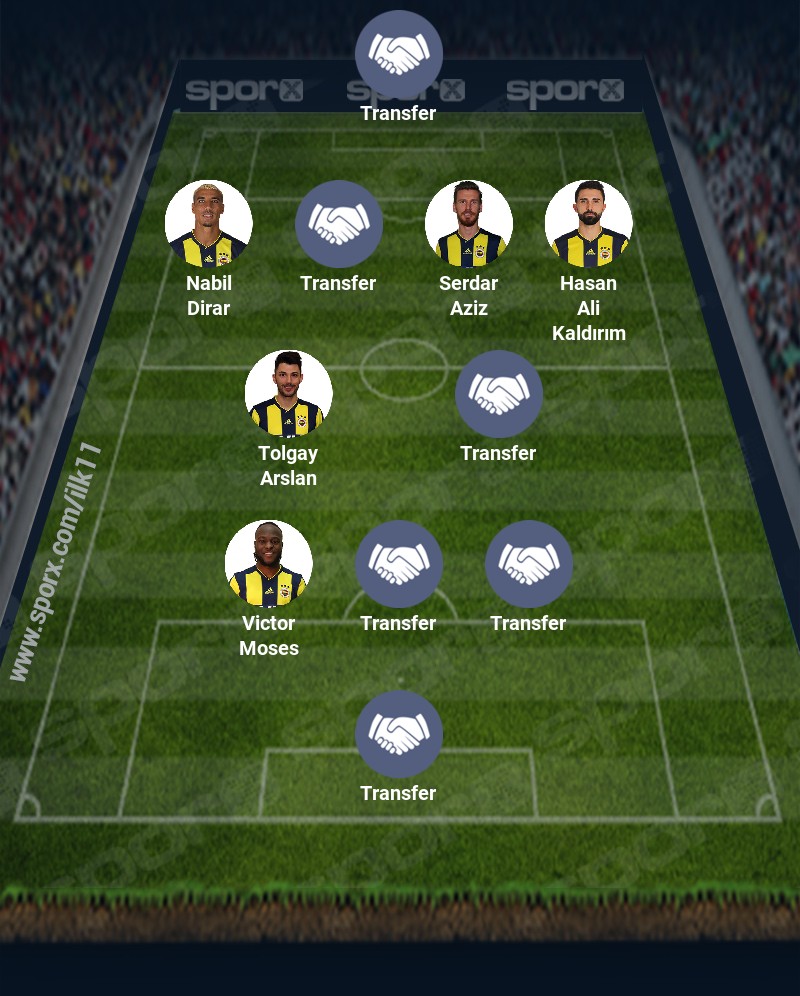Open the Transfer slot overlapping the Sporx banner
Image resolution: width=800 pixels, height=996 pixels.
(398, 54)
